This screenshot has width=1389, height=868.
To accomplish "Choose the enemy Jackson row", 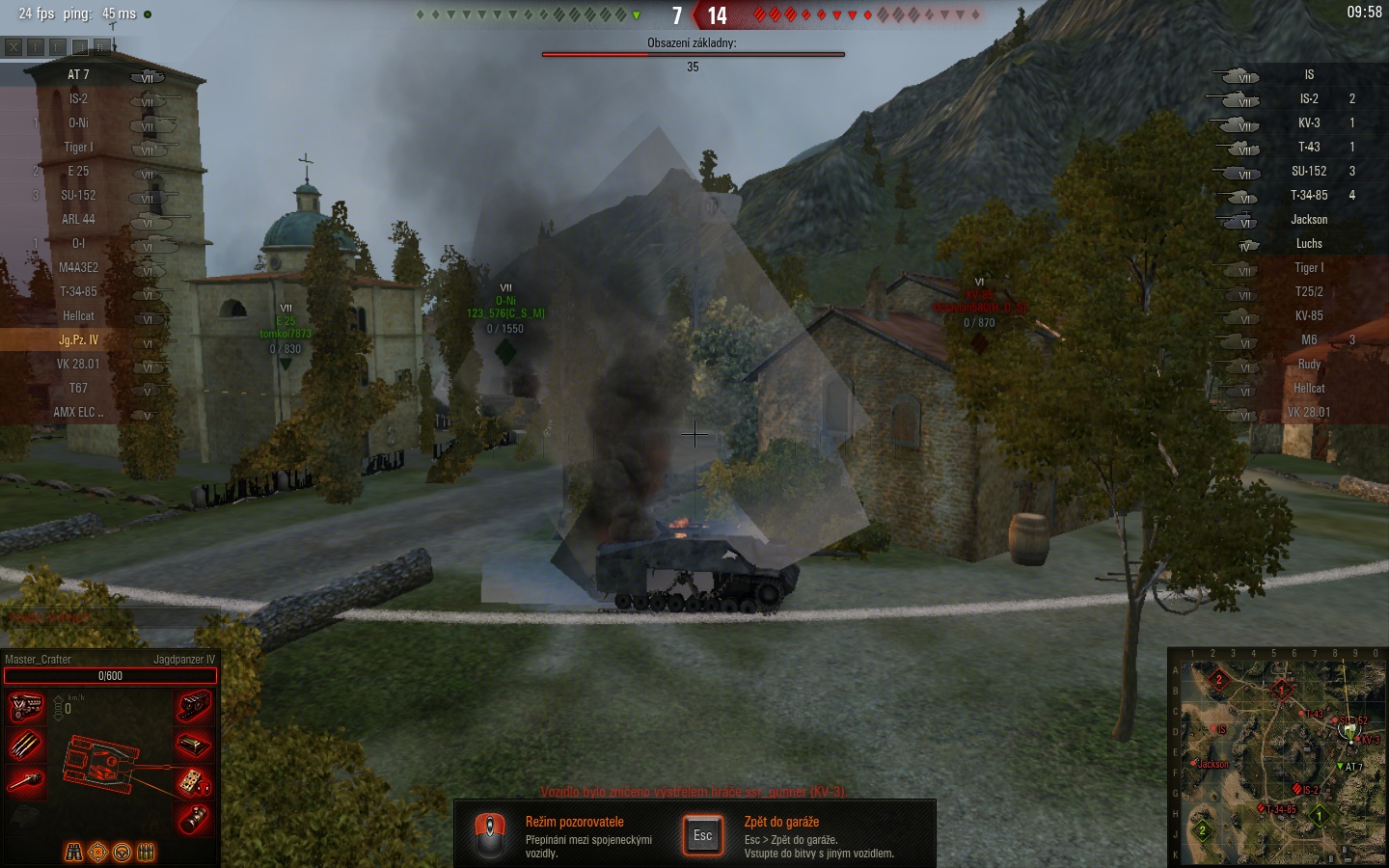I will [1309, 219].
